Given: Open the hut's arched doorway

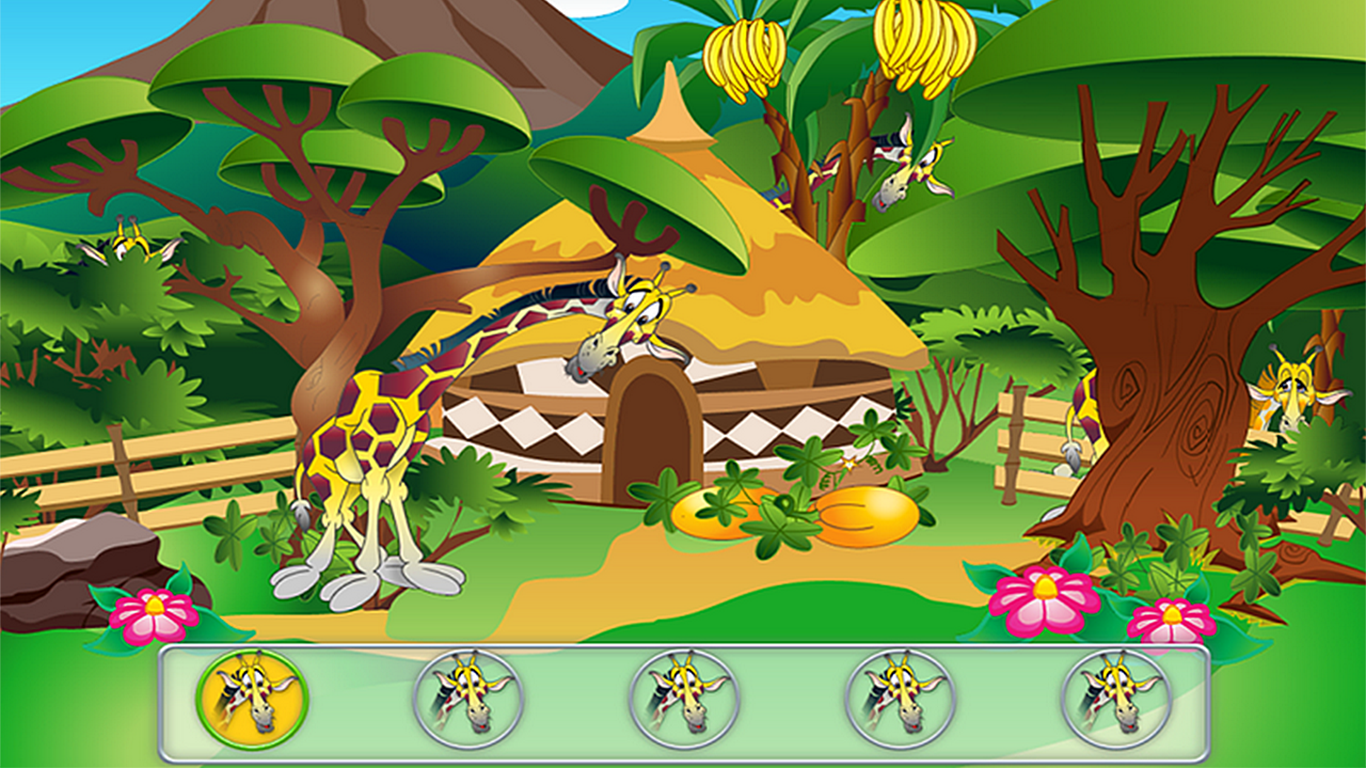Looking at the screenshot, I should (655, 440).
